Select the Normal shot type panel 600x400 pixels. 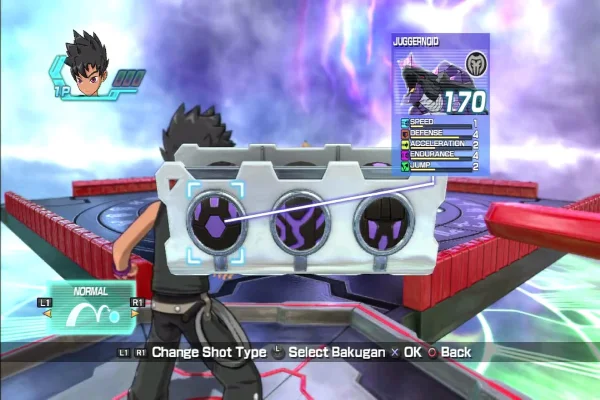(x=91, y=310)
